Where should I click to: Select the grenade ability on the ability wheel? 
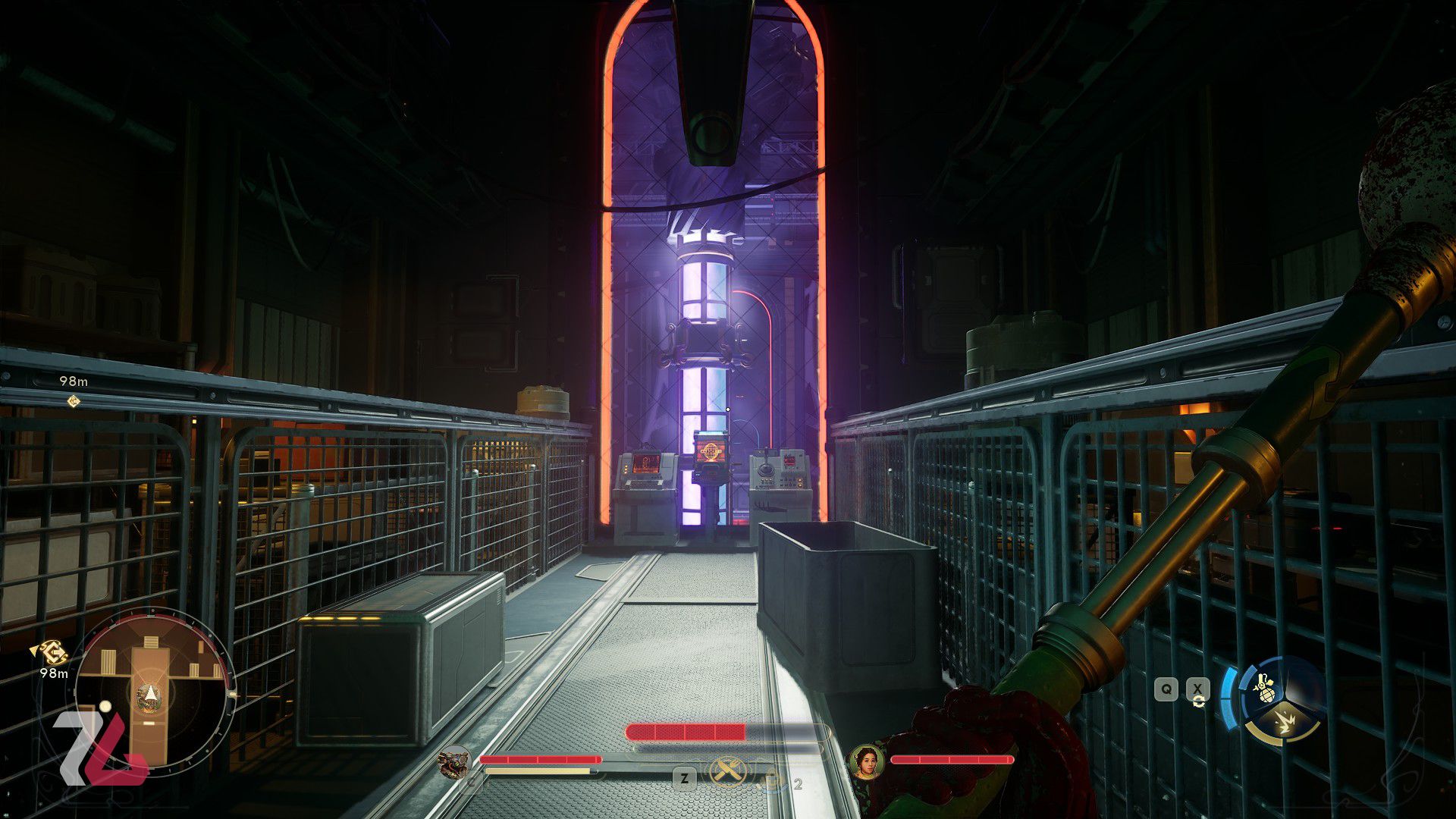click(1266, 687)
